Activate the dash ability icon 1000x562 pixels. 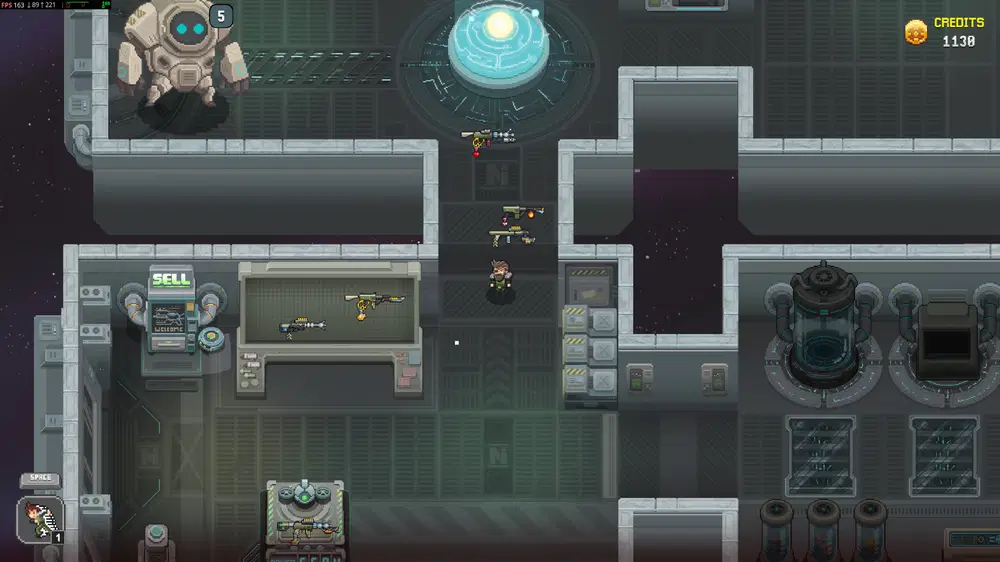tap(40, 520)
